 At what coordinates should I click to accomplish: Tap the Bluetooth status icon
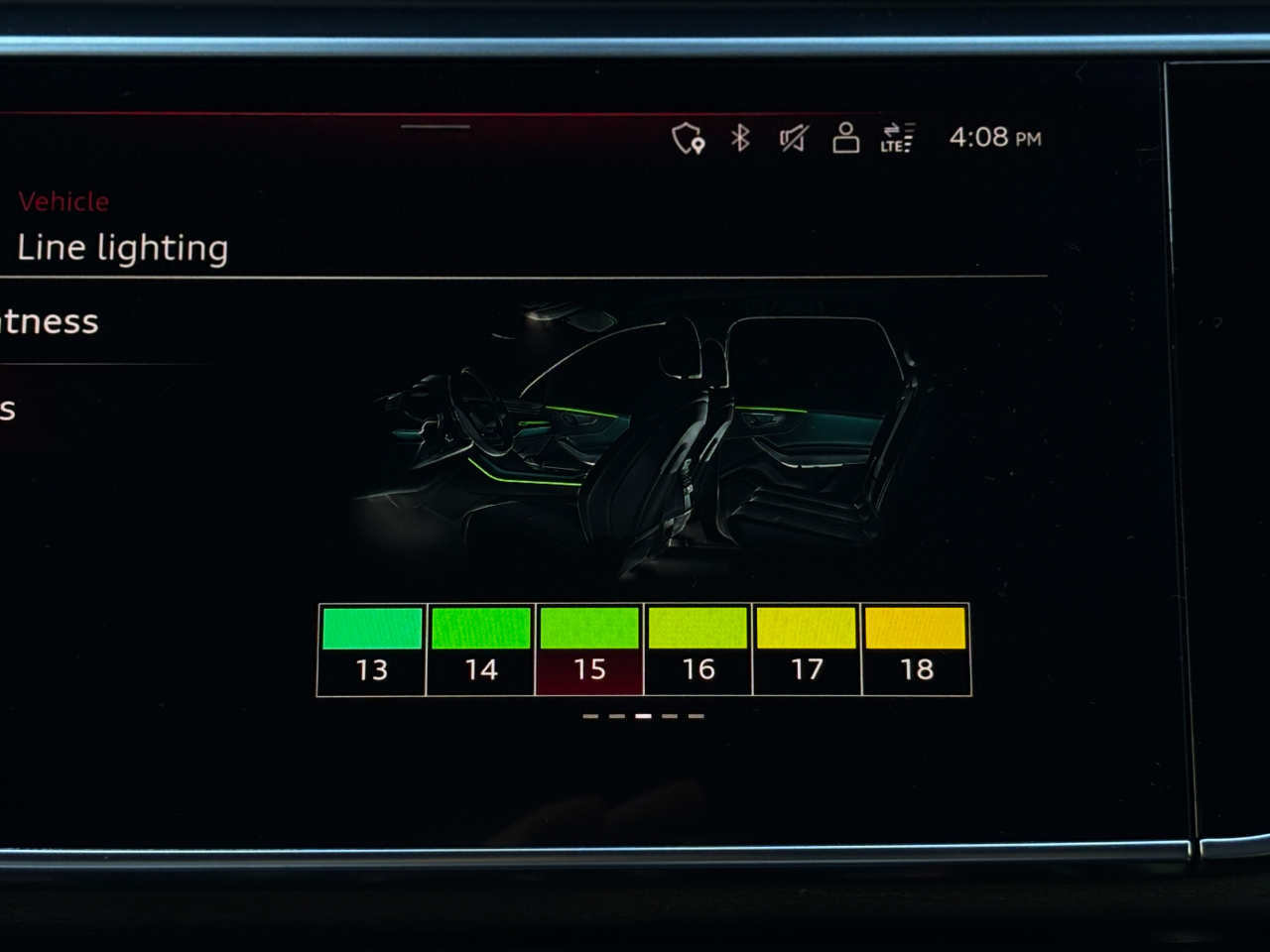(740, 138)
